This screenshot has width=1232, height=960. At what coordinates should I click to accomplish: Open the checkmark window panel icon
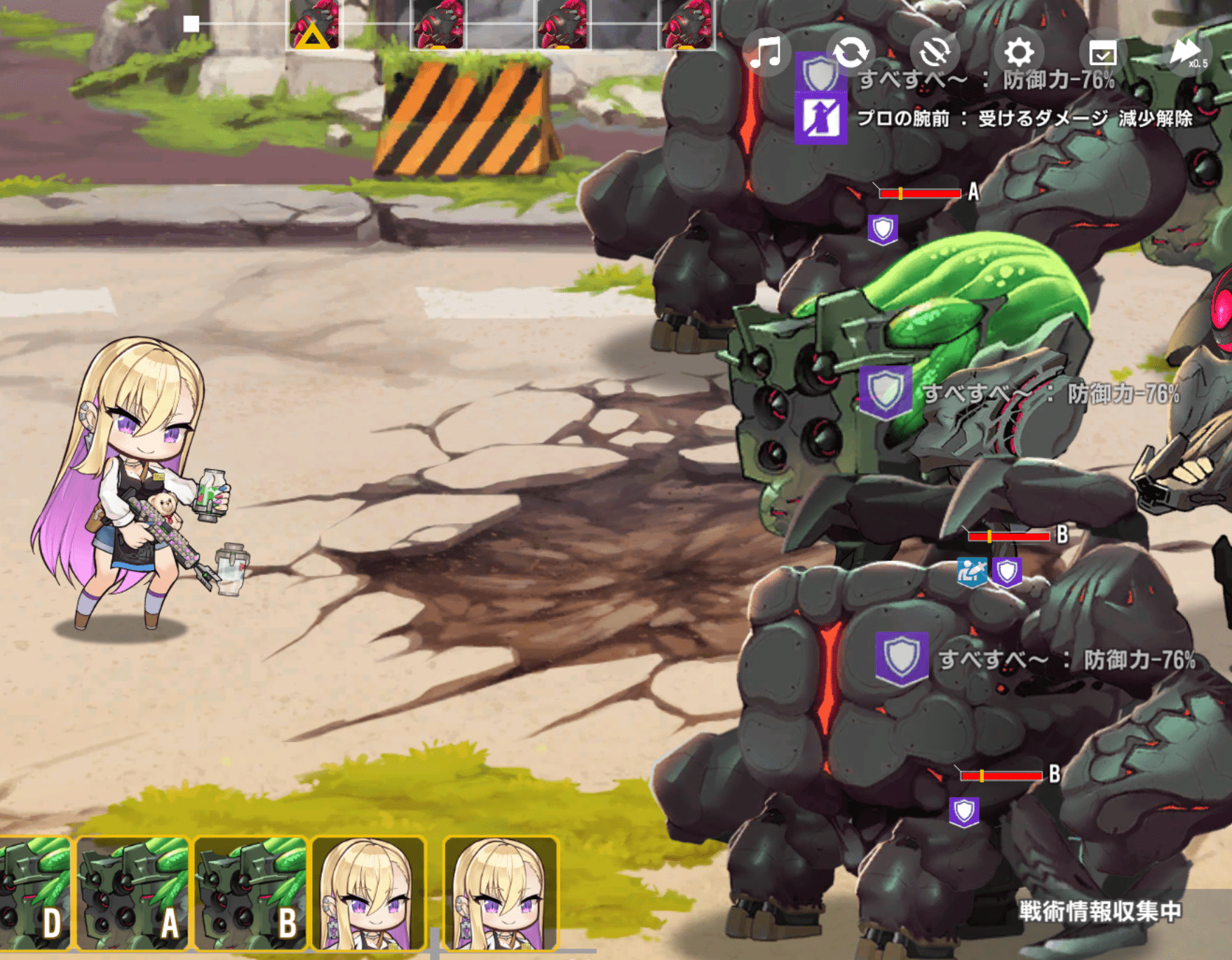point(1102,53)
